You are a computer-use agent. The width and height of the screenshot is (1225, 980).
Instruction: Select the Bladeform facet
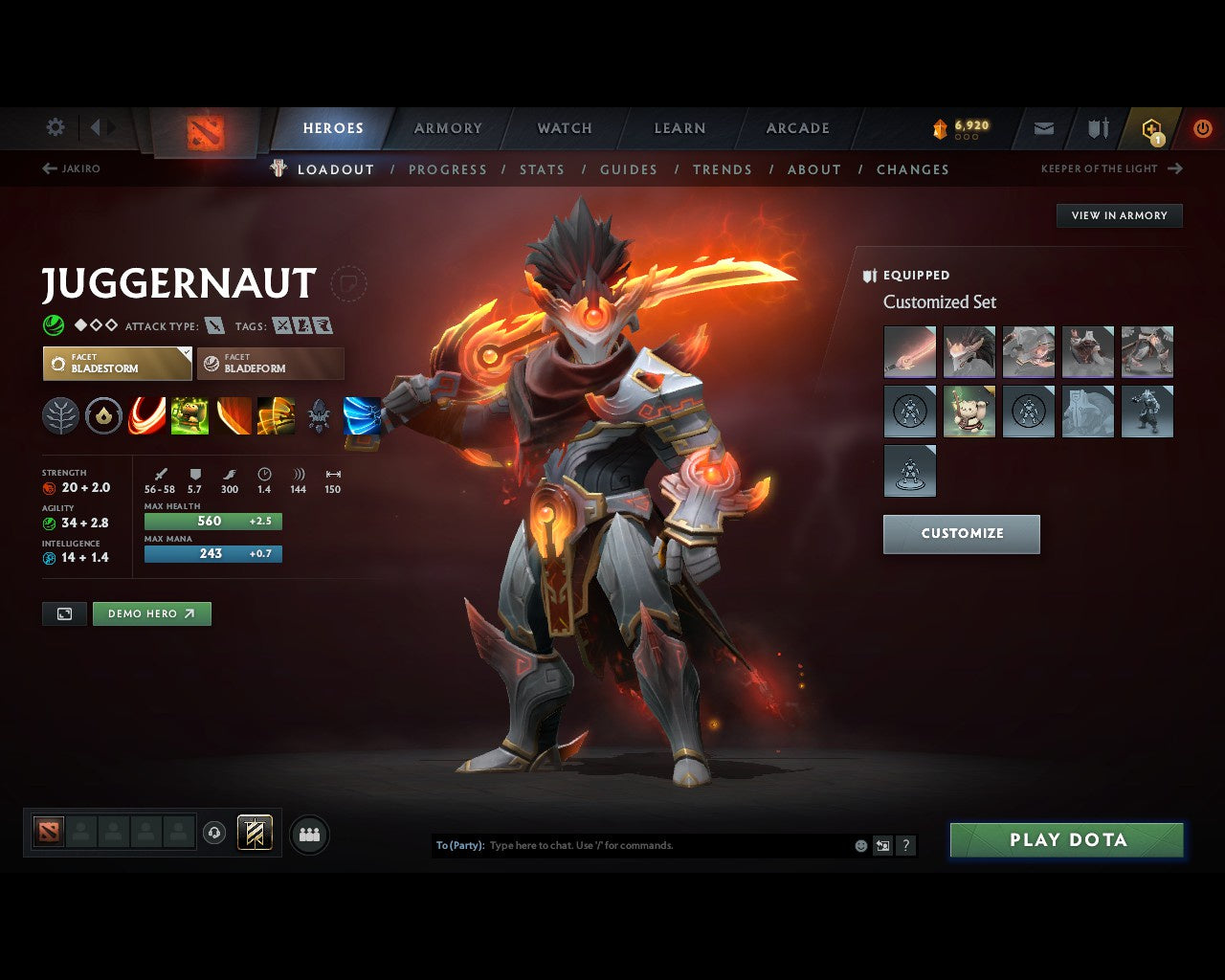click(270, 364)
